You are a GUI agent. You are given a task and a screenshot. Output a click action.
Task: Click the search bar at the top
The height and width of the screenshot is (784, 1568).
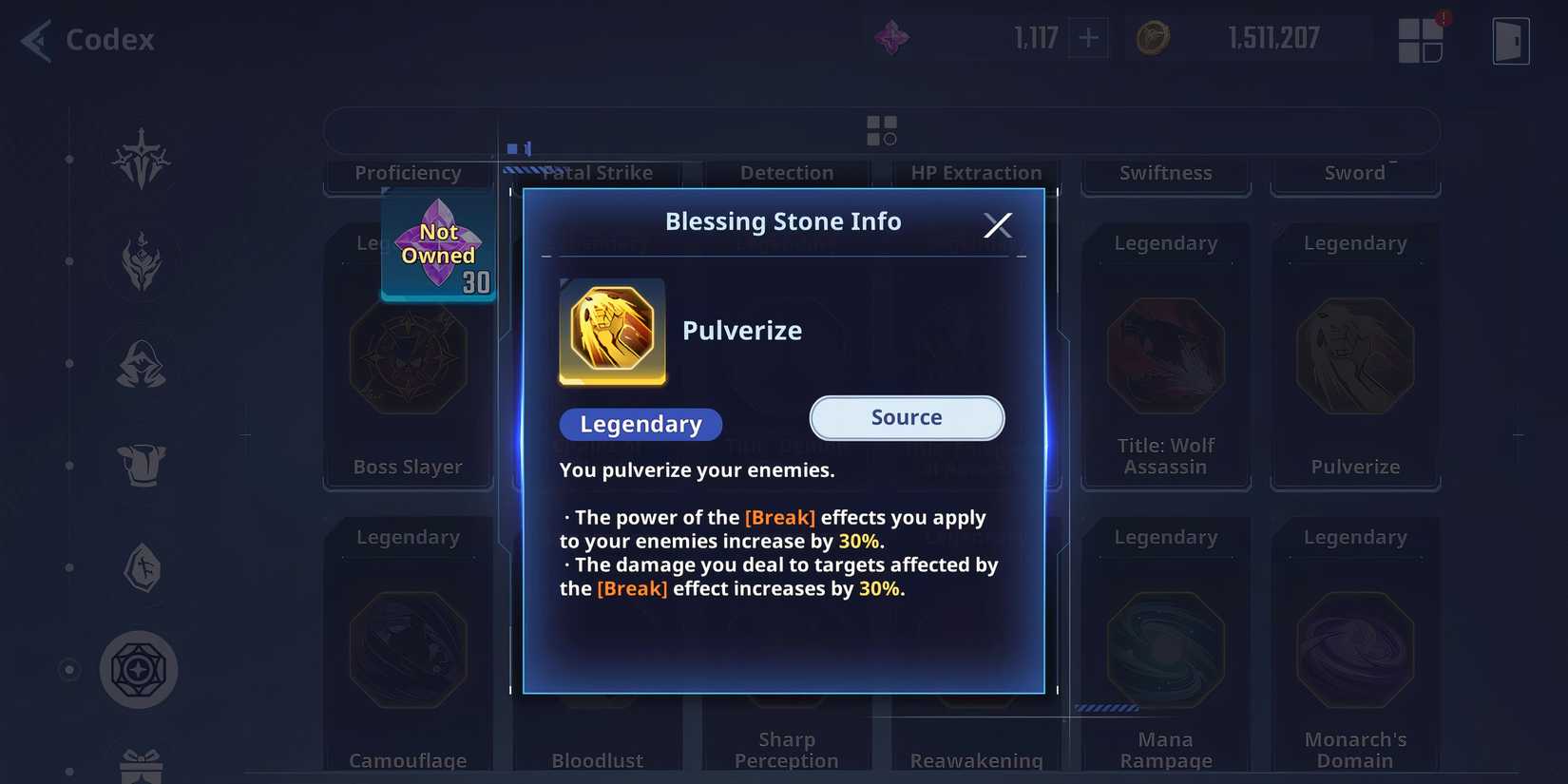tap(884, 130)
